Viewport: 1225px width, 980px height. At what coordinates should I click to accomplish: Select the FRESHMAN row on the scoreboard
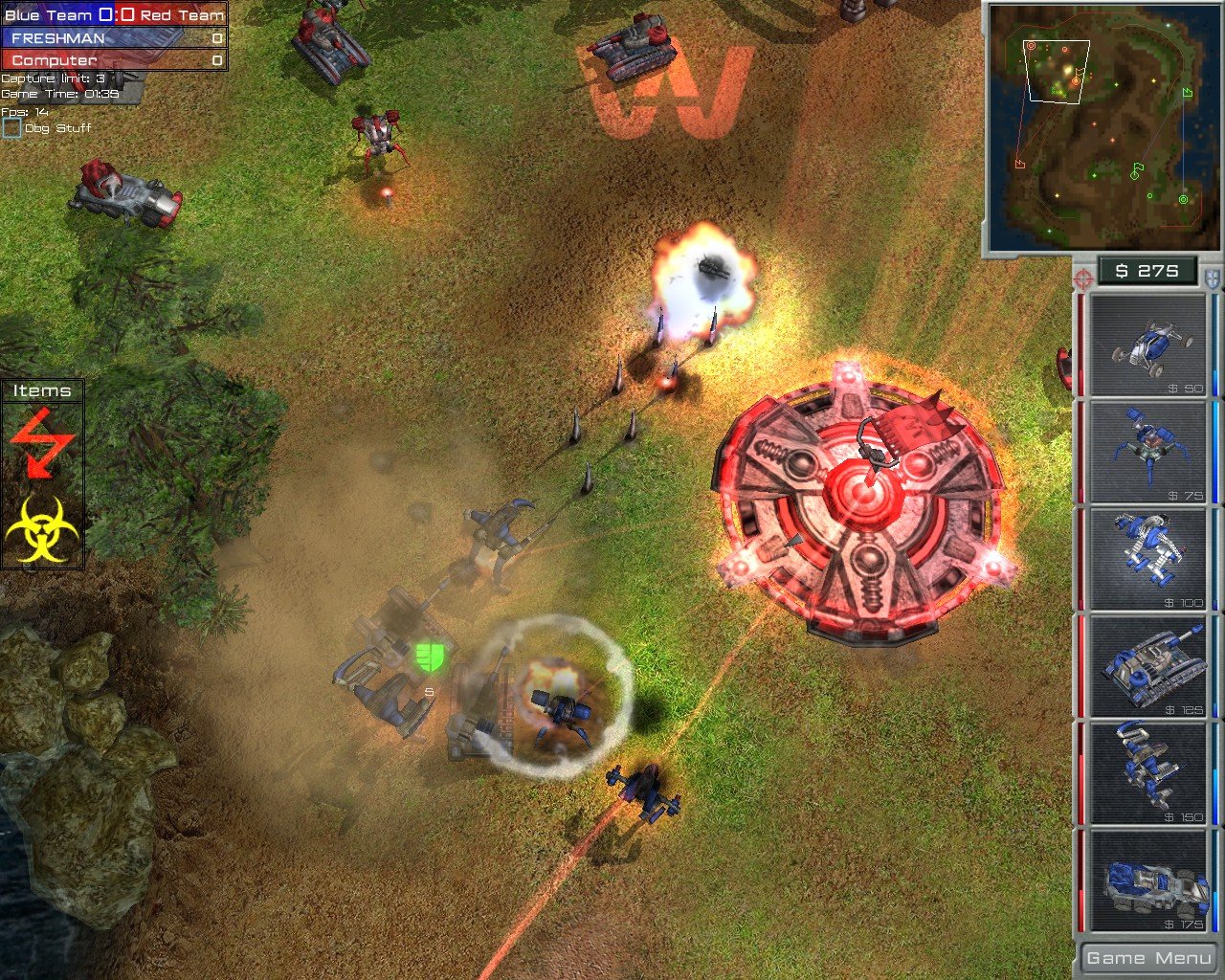[110, 38]
